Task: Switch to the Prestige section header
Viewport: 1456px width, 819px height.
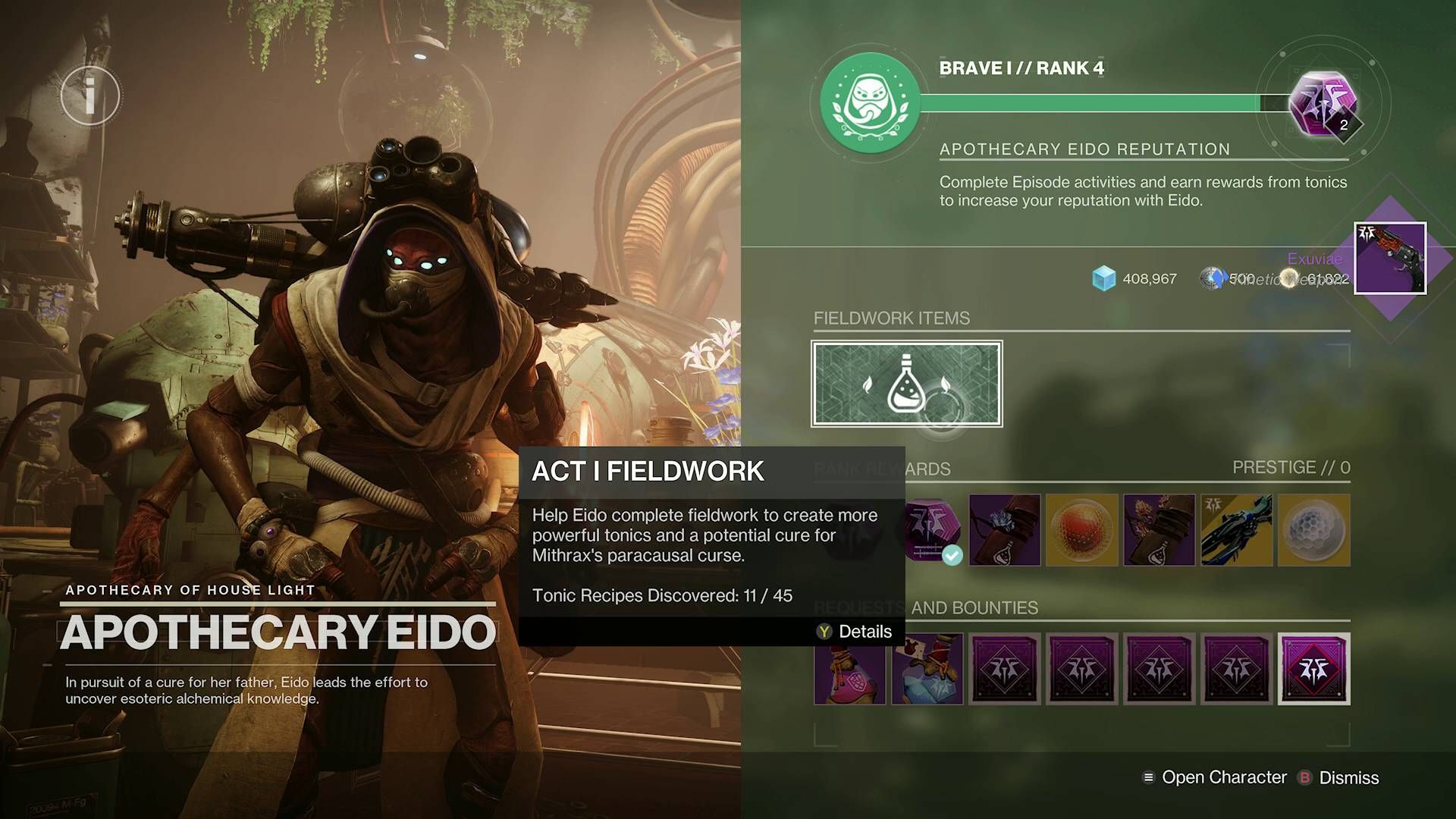Action: pyautogui.click(x=1289, y=468)
